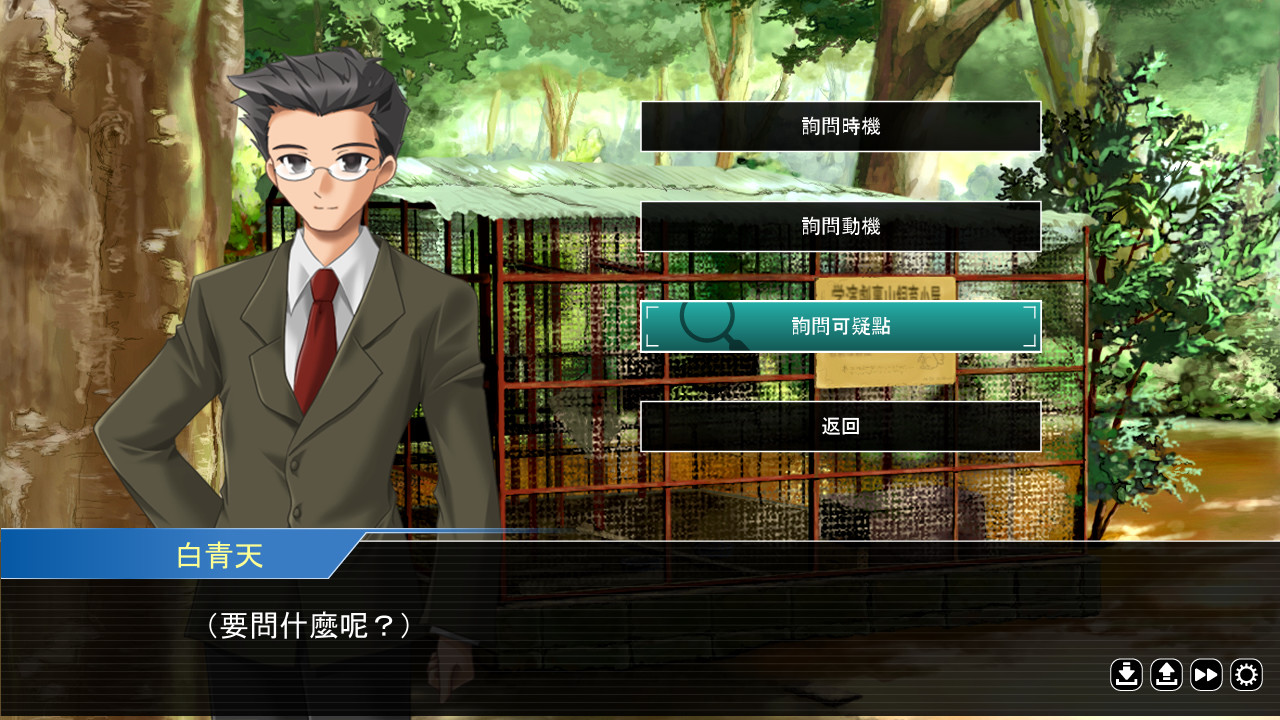Load a save with the upload-arrow icon
The image size is (1280, 720).
pyautogui.click(x=1166, y=675)
